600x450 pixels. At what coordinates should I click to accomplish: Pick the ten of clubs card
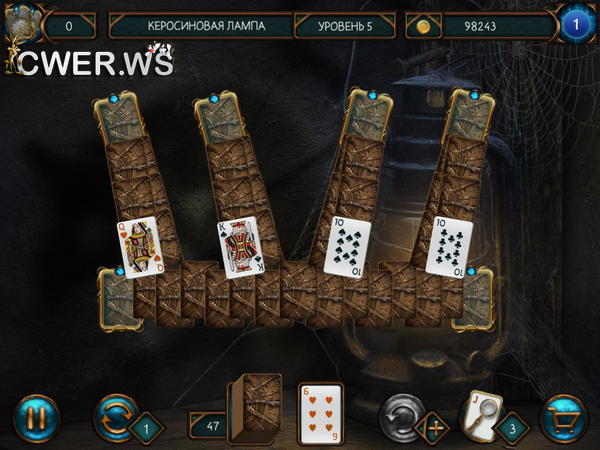[x=448, y=247]
